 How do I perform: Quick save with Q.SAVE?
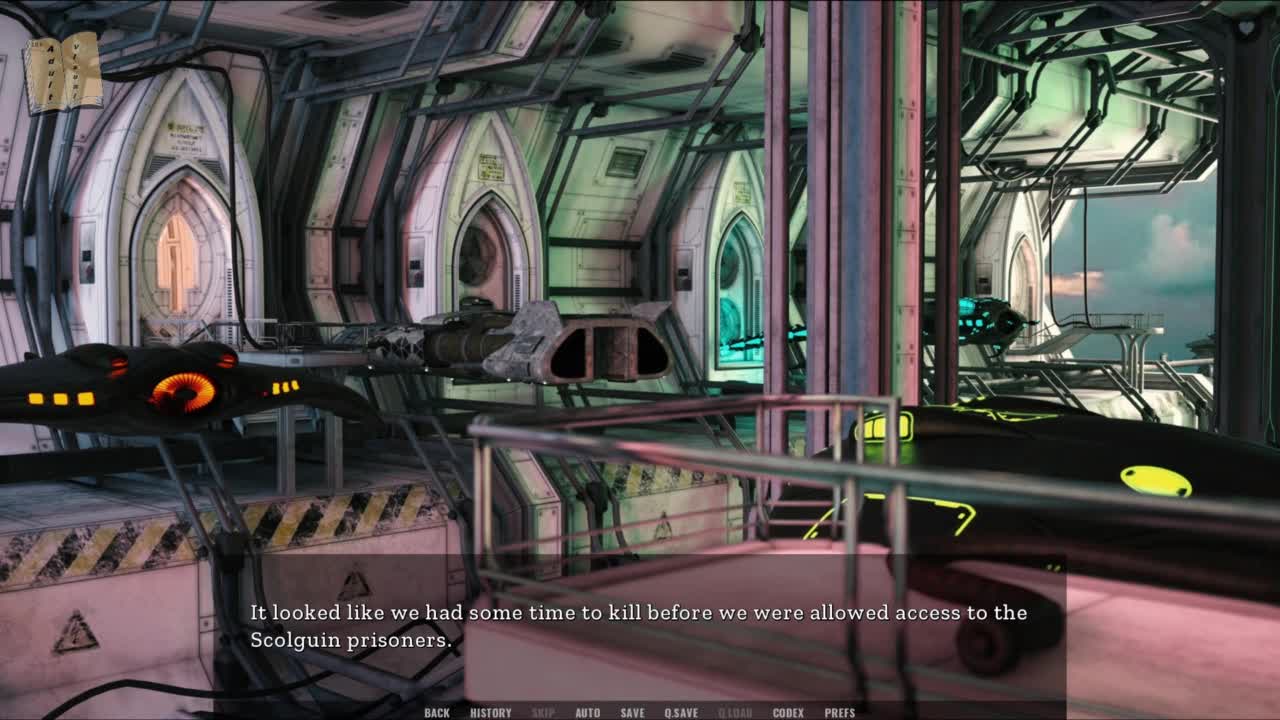(x=681, y=713)
